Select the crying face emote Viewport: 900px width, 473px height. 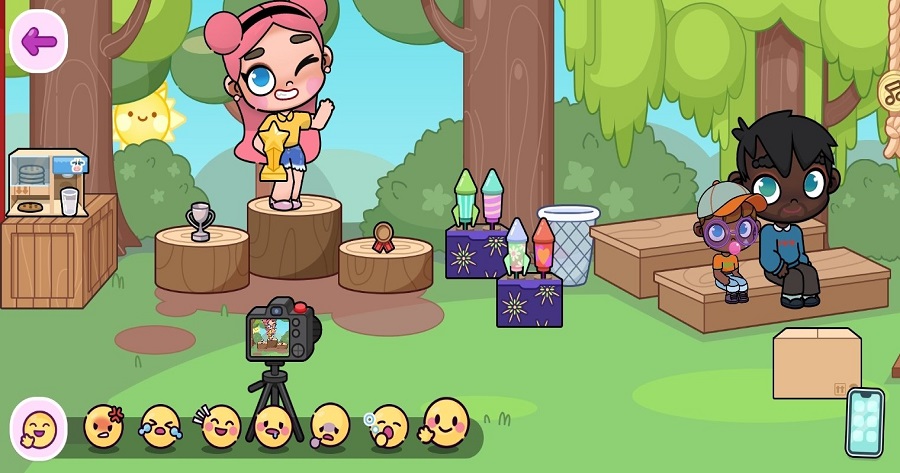160,427
